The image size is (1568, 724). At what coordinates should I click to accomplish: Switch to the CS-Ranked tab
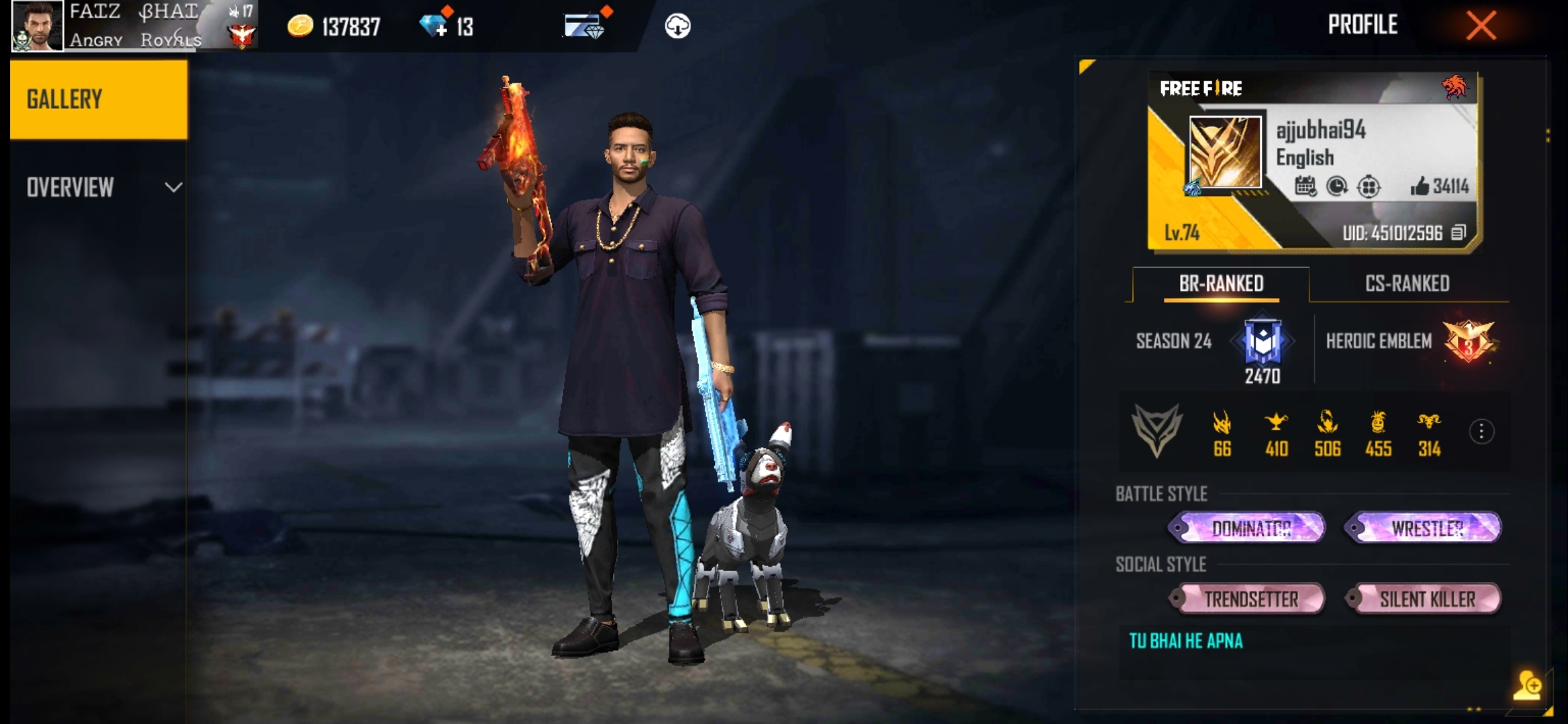click(x=1407, y=284)
